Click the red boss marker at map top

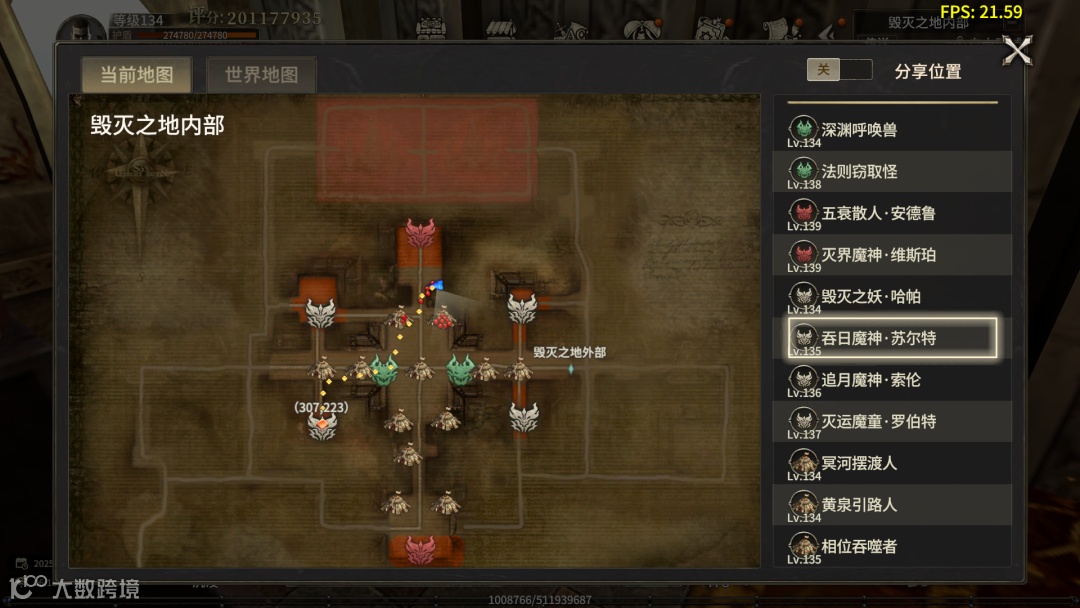pyautogui.click(x=421, y=234)
